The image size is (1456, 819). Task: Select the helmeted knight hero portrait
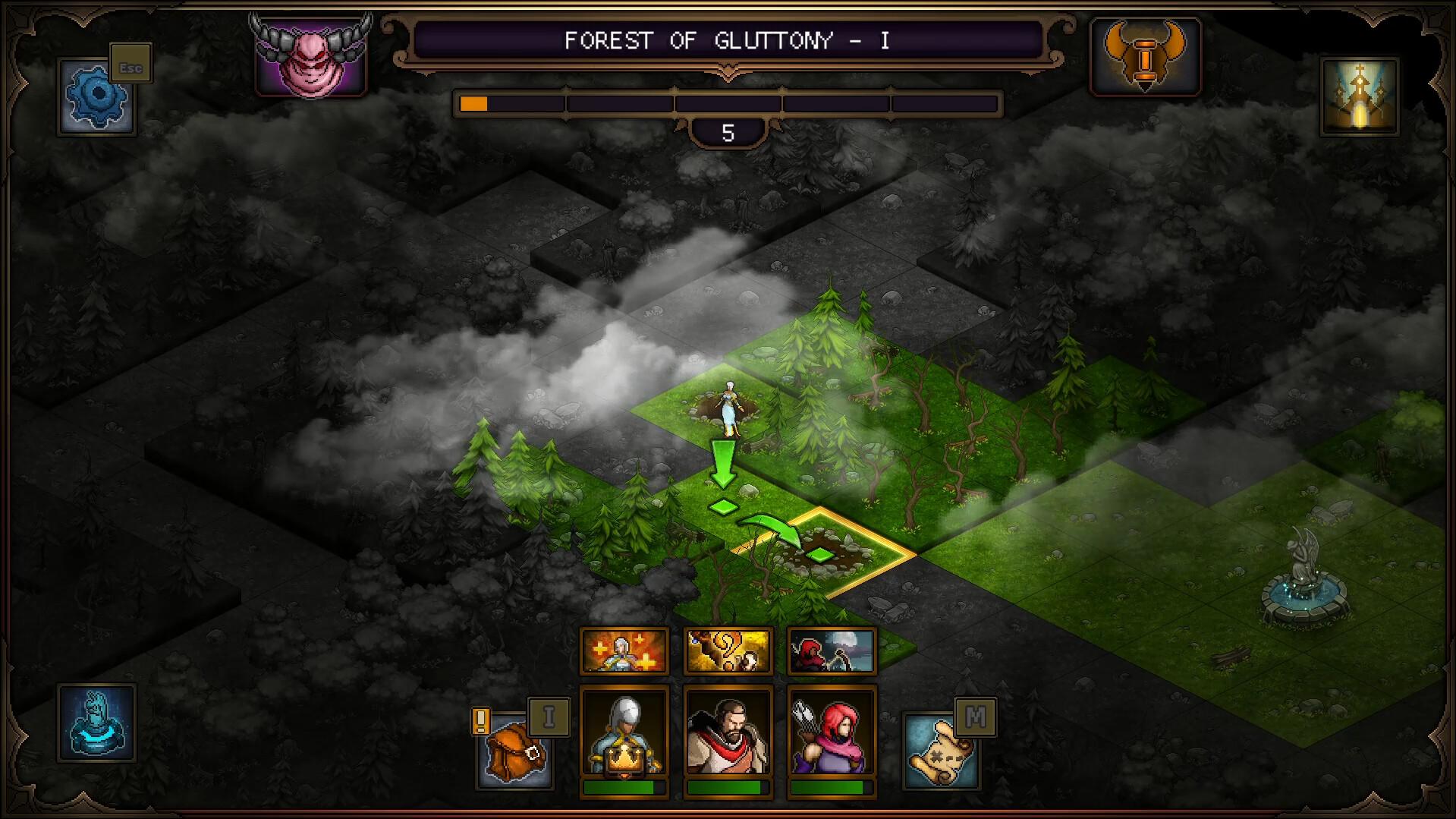click(624, 732)
